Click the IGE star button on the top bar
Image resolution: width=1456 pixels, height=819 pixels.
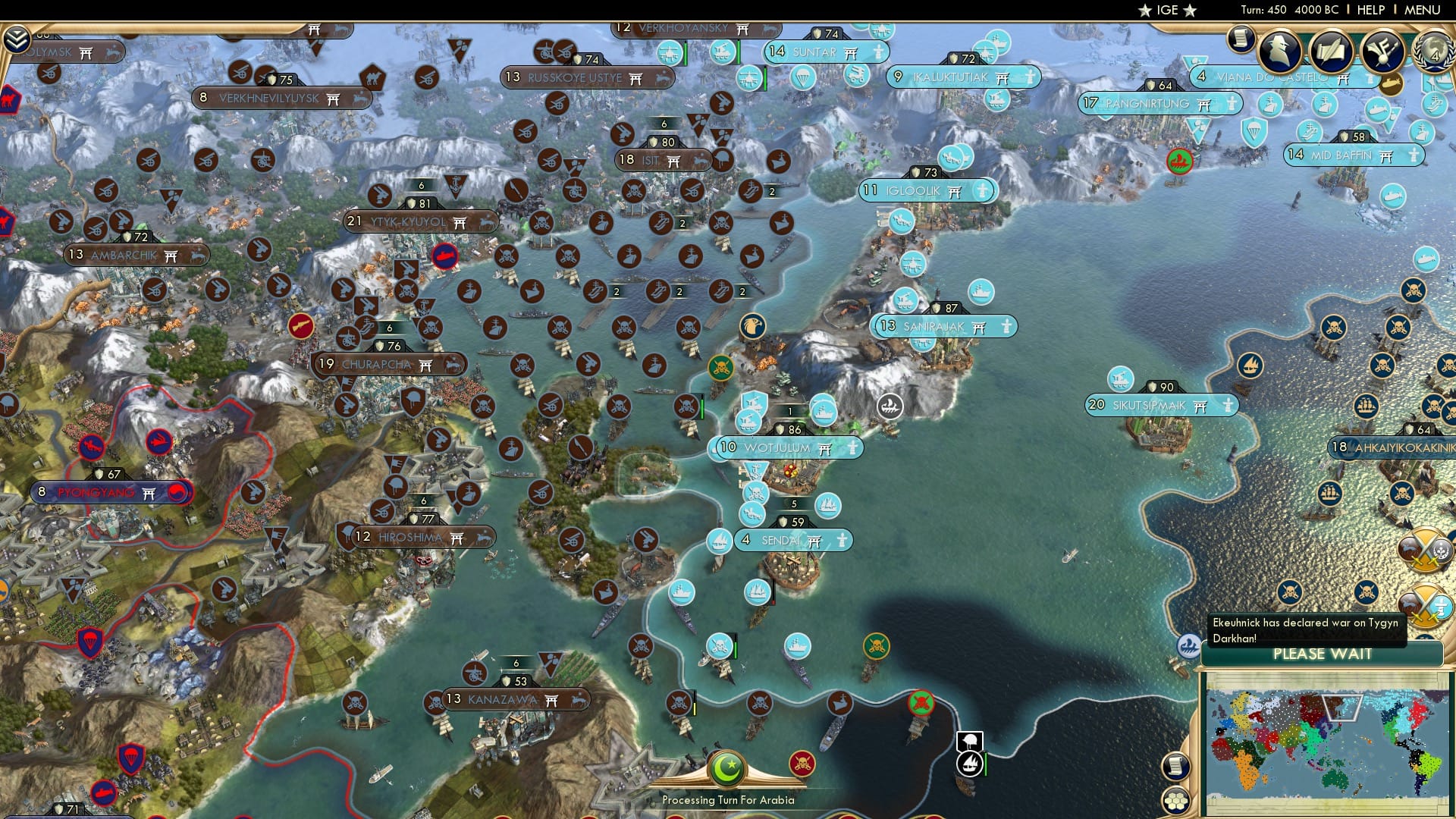click(x=1168, y=10)
